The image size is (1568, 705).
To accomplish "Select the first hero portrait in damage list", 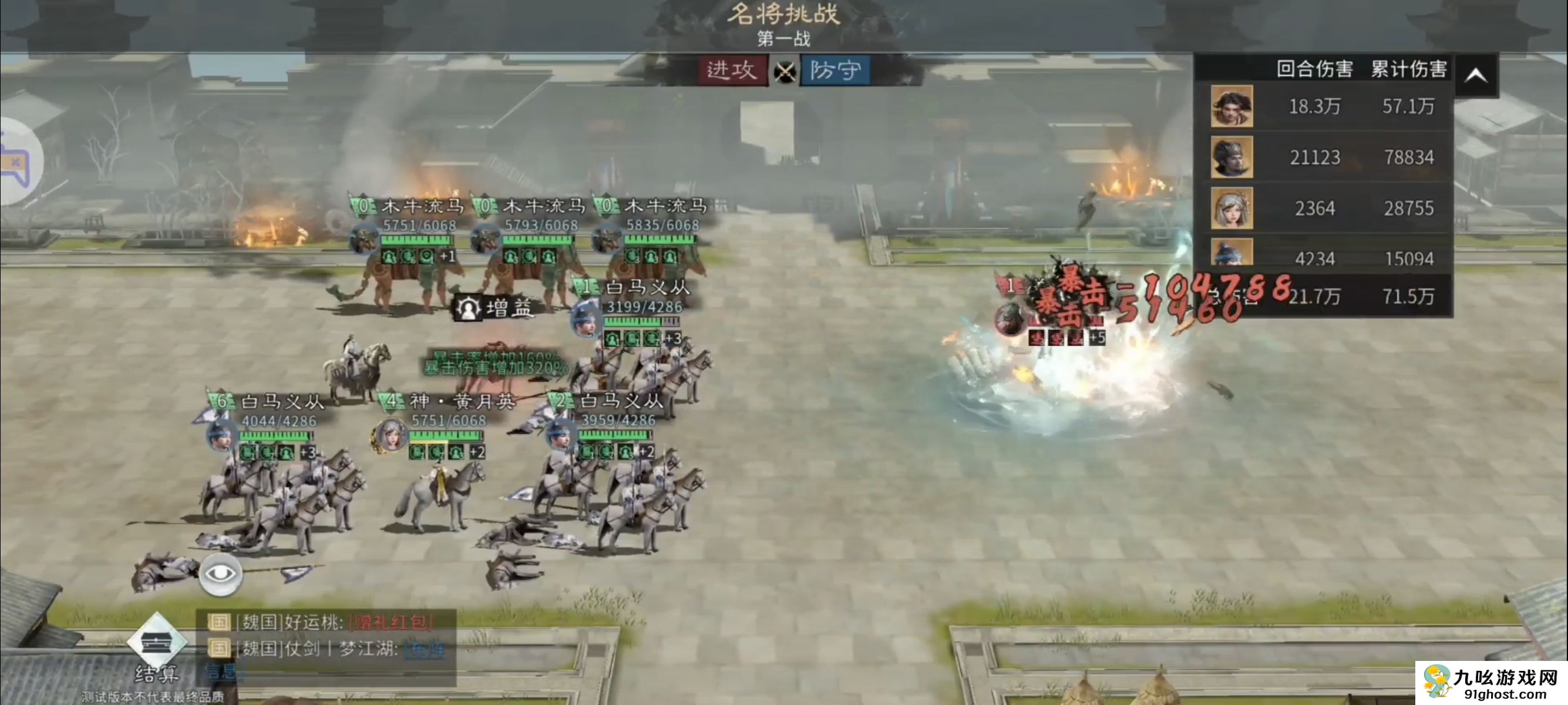I will point(1231,106).
